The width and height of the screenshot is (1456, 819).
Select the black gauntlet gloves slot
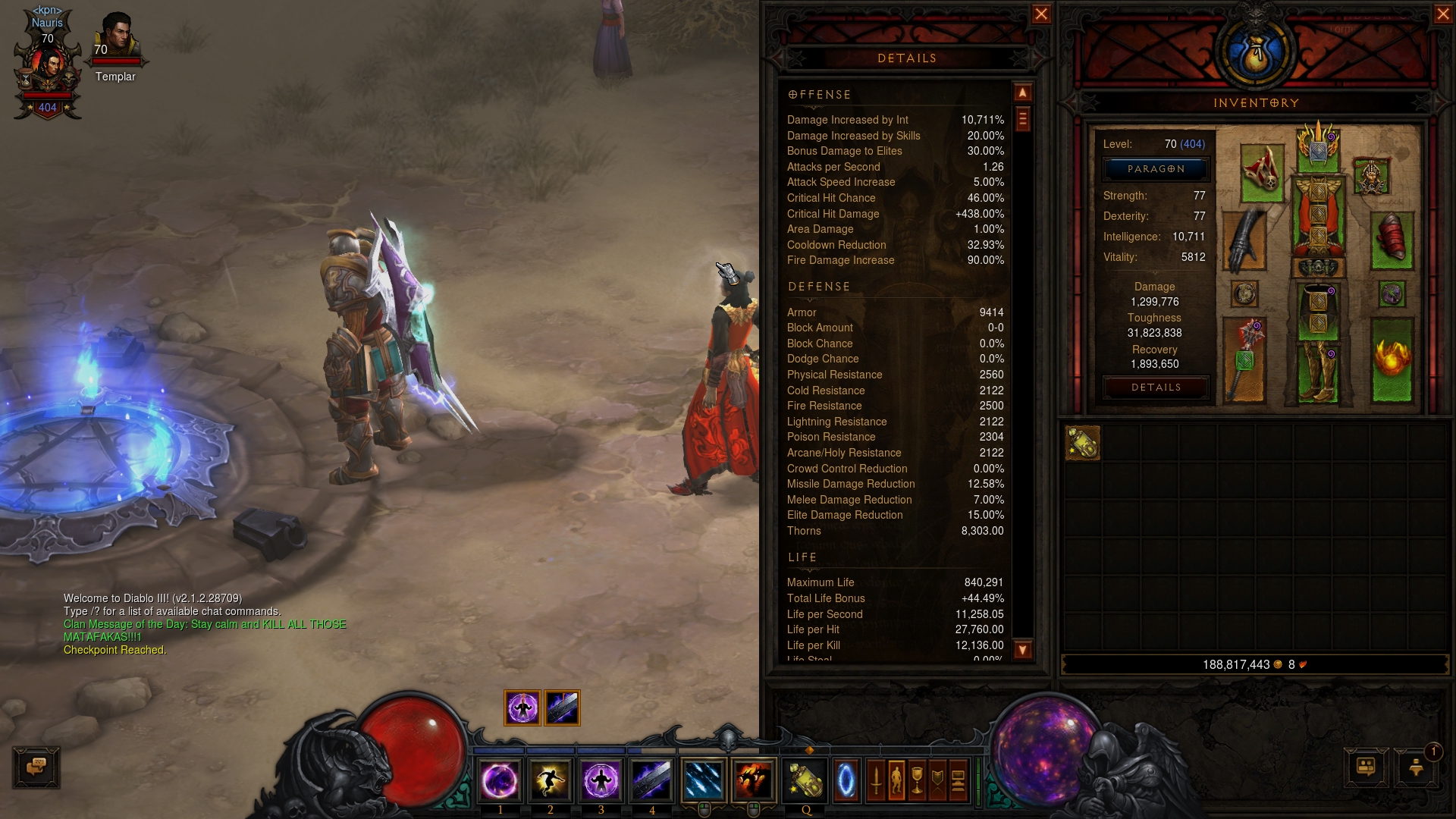click(1244, 240)
